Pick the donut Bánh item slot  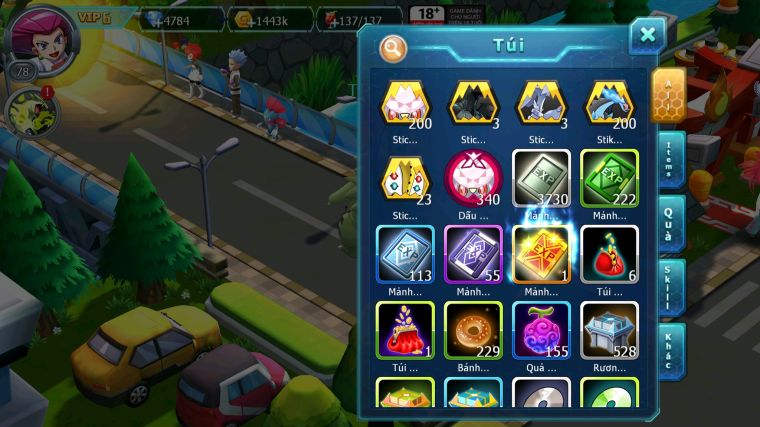coord(473,329)
